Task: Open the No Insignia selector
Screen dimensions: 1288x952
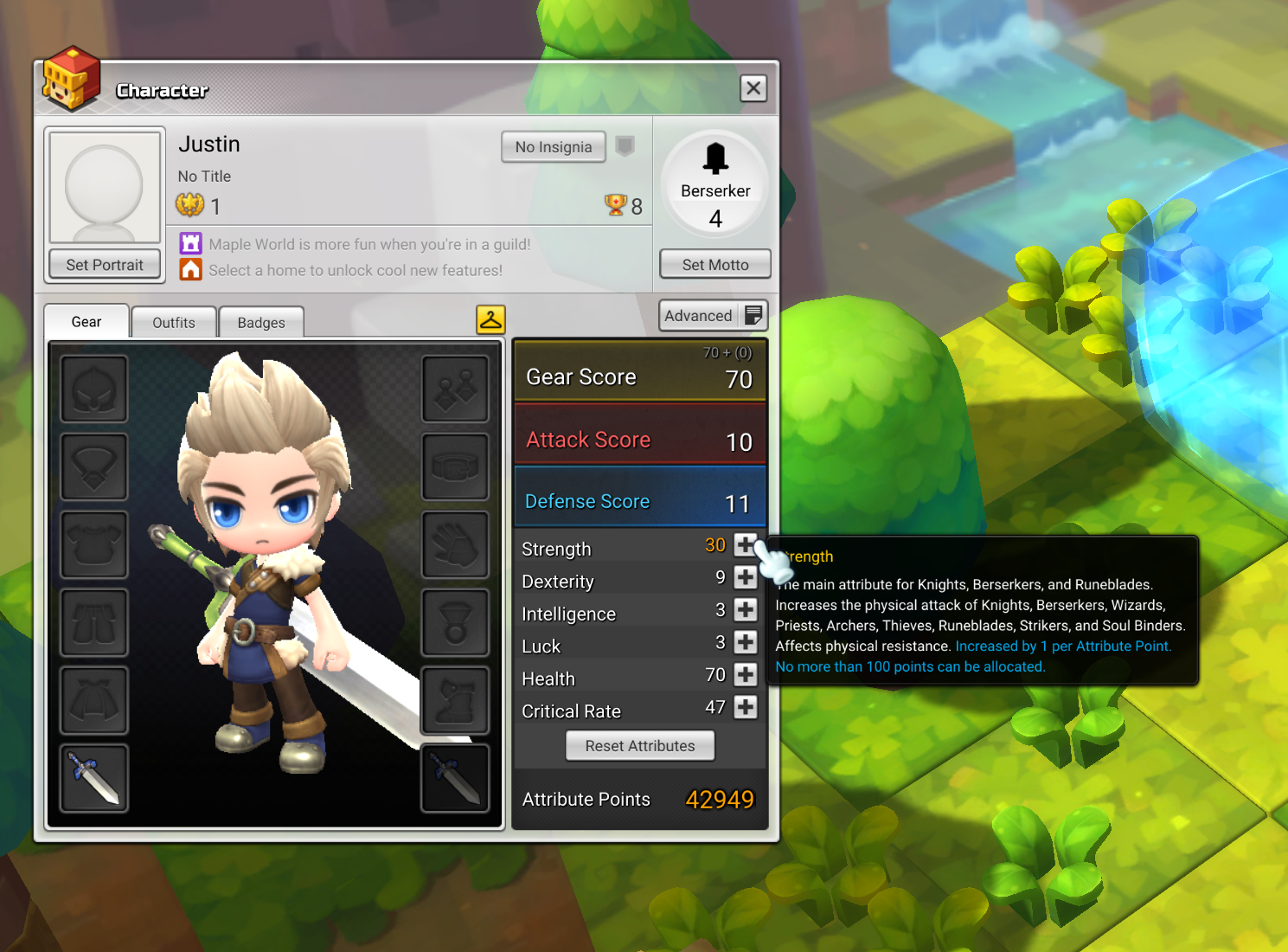Action: coord(553,146)
